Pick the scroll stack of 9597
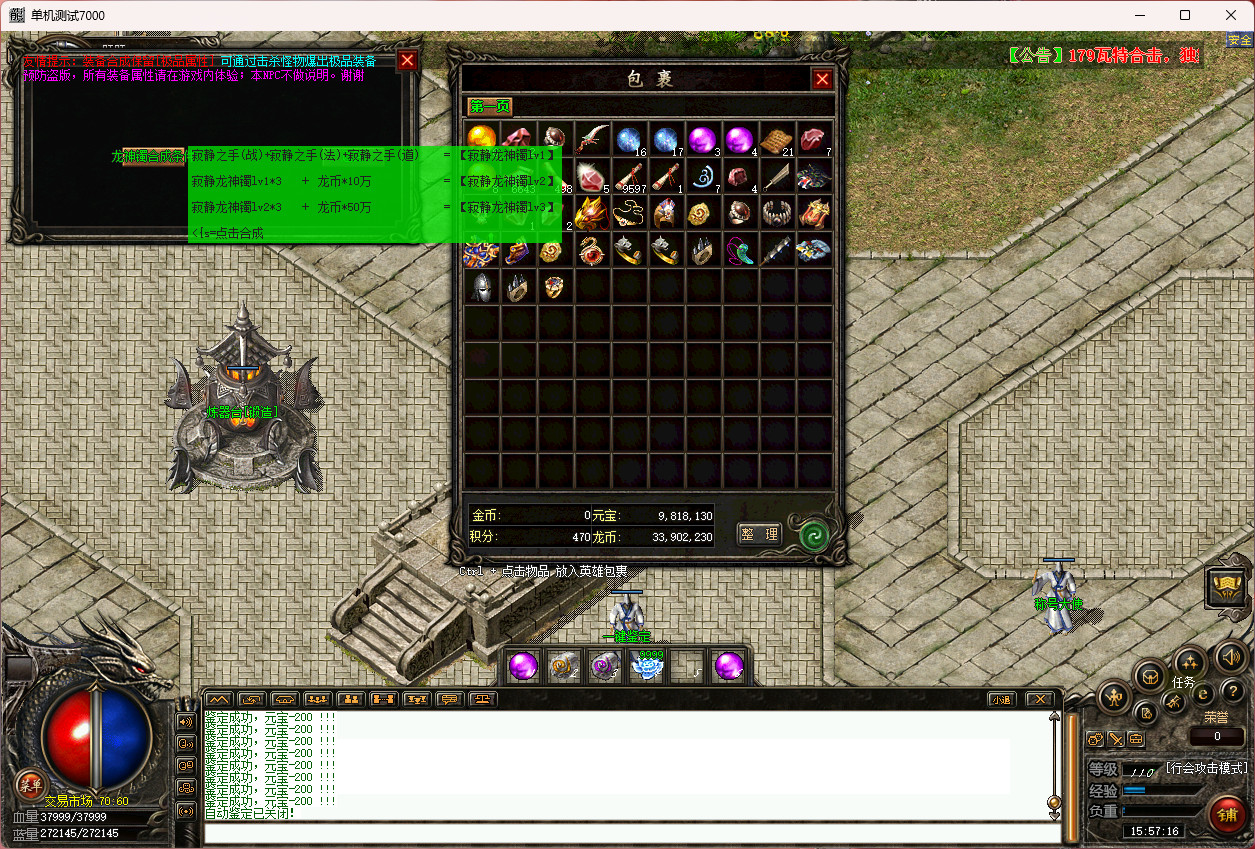Viewport: 1255px width, 849px height. (x=630, y=176)
